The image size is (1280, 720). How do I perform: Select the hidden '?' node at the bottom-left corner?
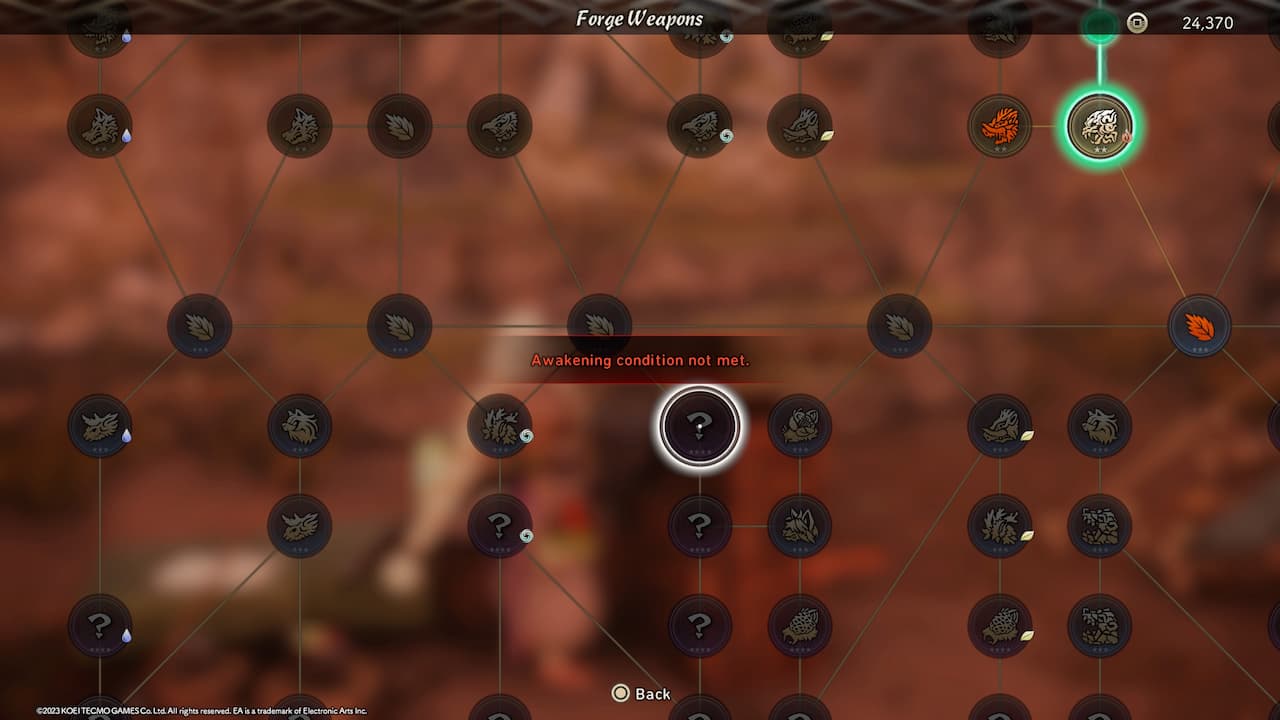(x=100, y=628)
